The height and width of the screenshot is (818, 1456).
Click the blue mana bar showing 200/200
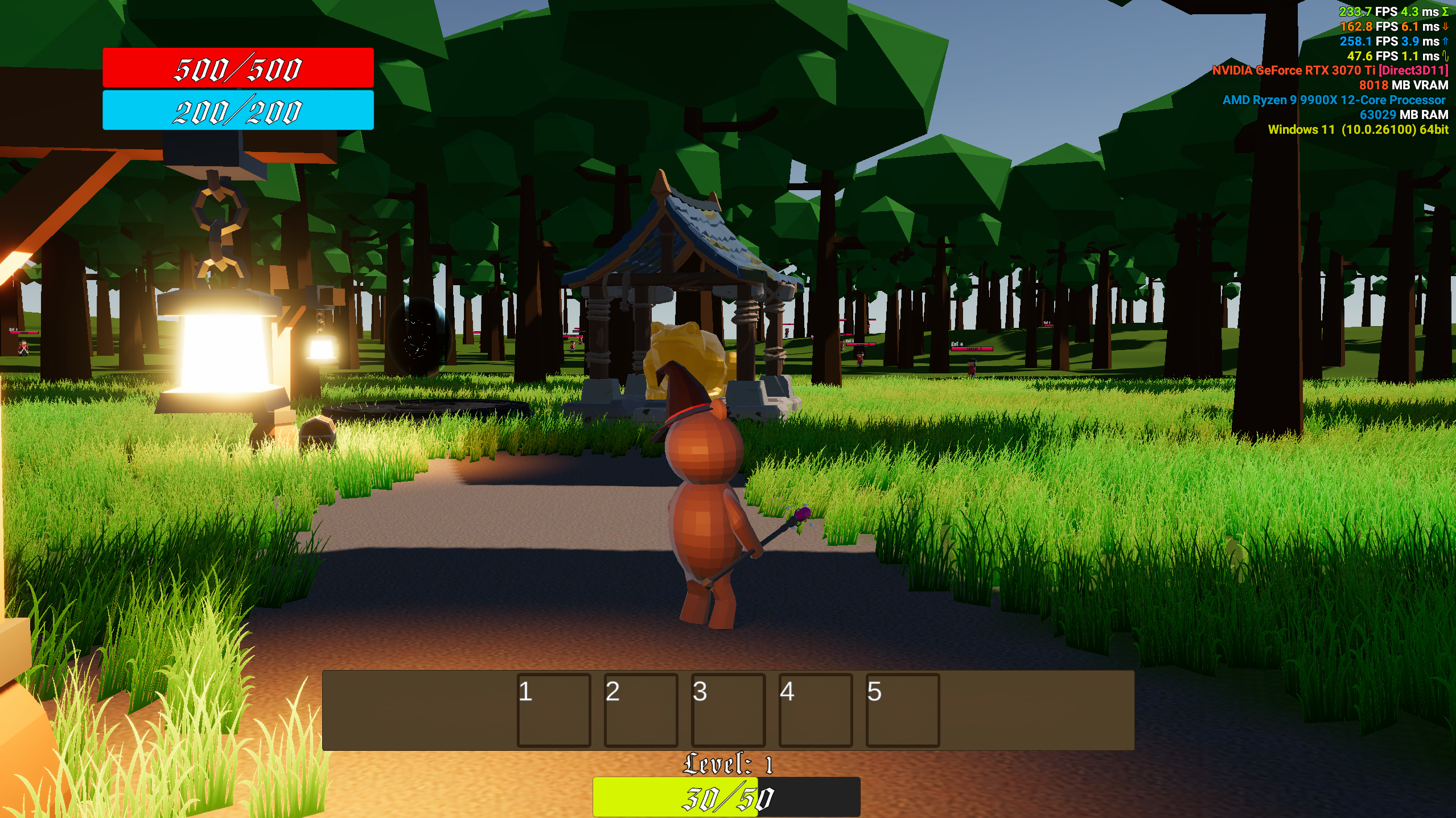237,112
